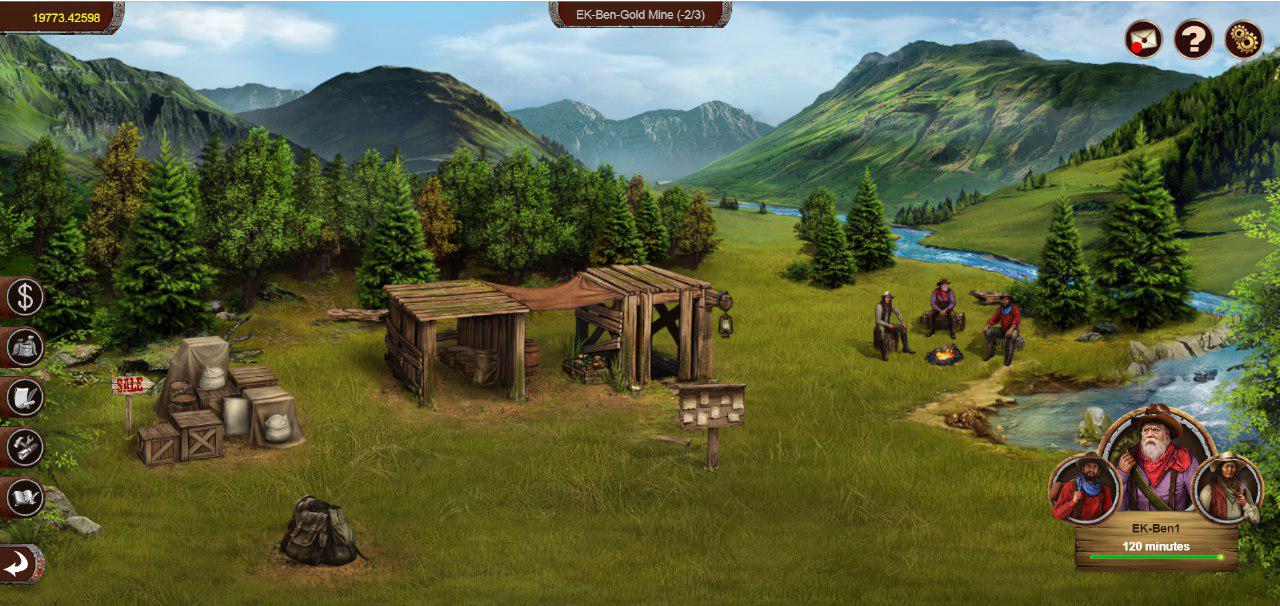This screenshot has width=1280, height=606.
Task: Select the white-bearded prospector portrait
Action: click(1157, 460)
